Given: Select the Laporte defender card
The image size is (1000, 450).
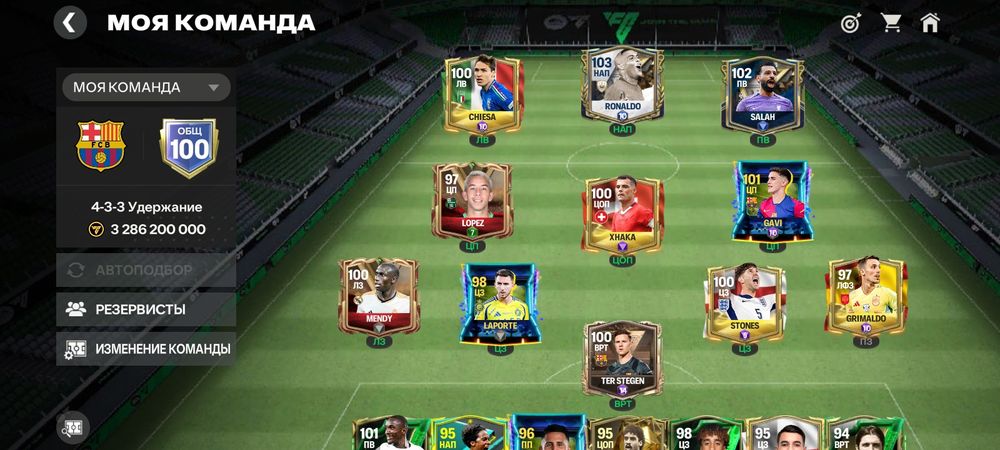Looking at the screenshot, I should click(498, 304).
